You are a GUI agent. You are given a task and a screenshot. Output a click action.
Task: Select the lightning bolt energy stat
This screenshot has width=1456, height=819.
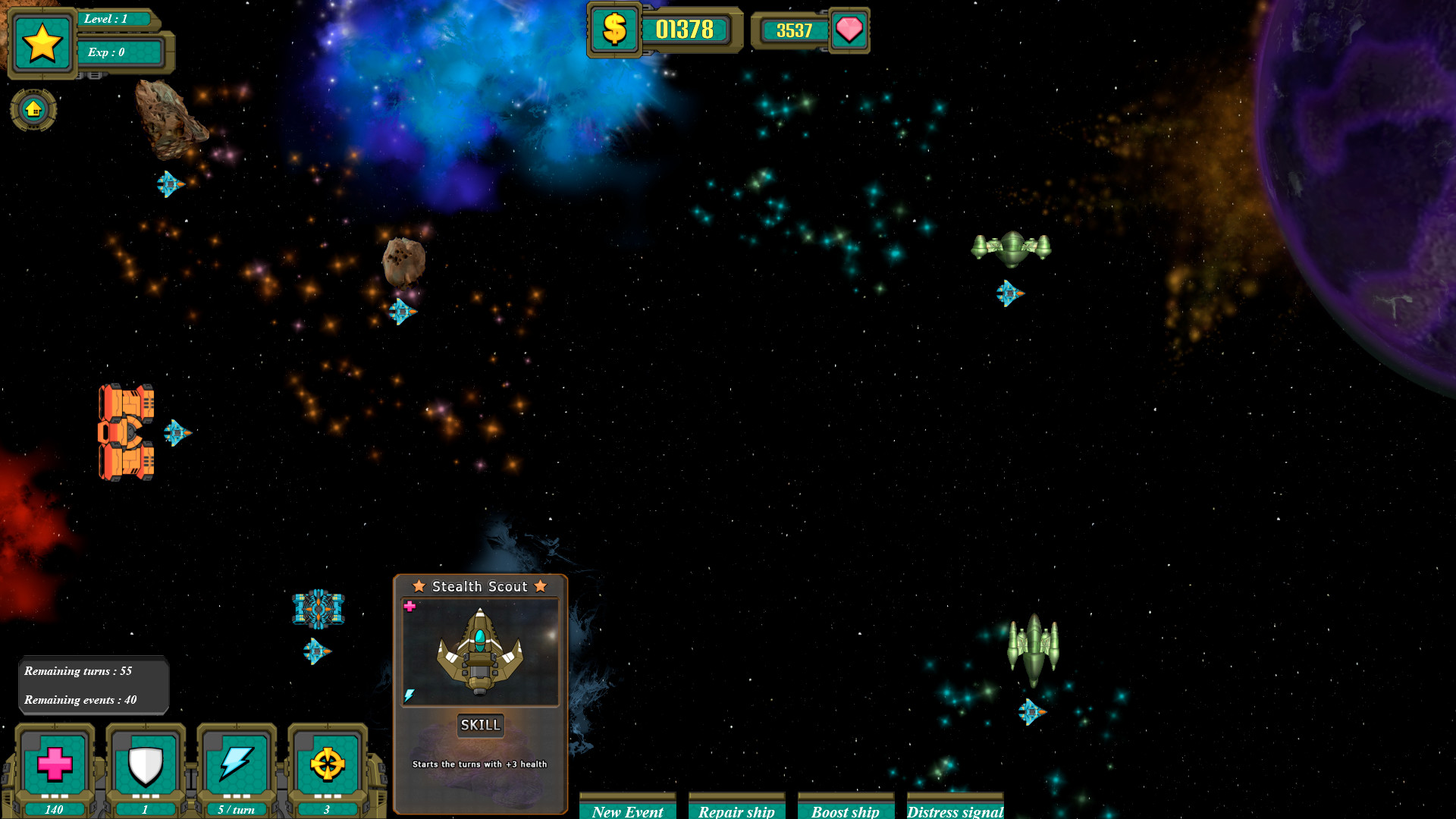[x=237, y=764]
